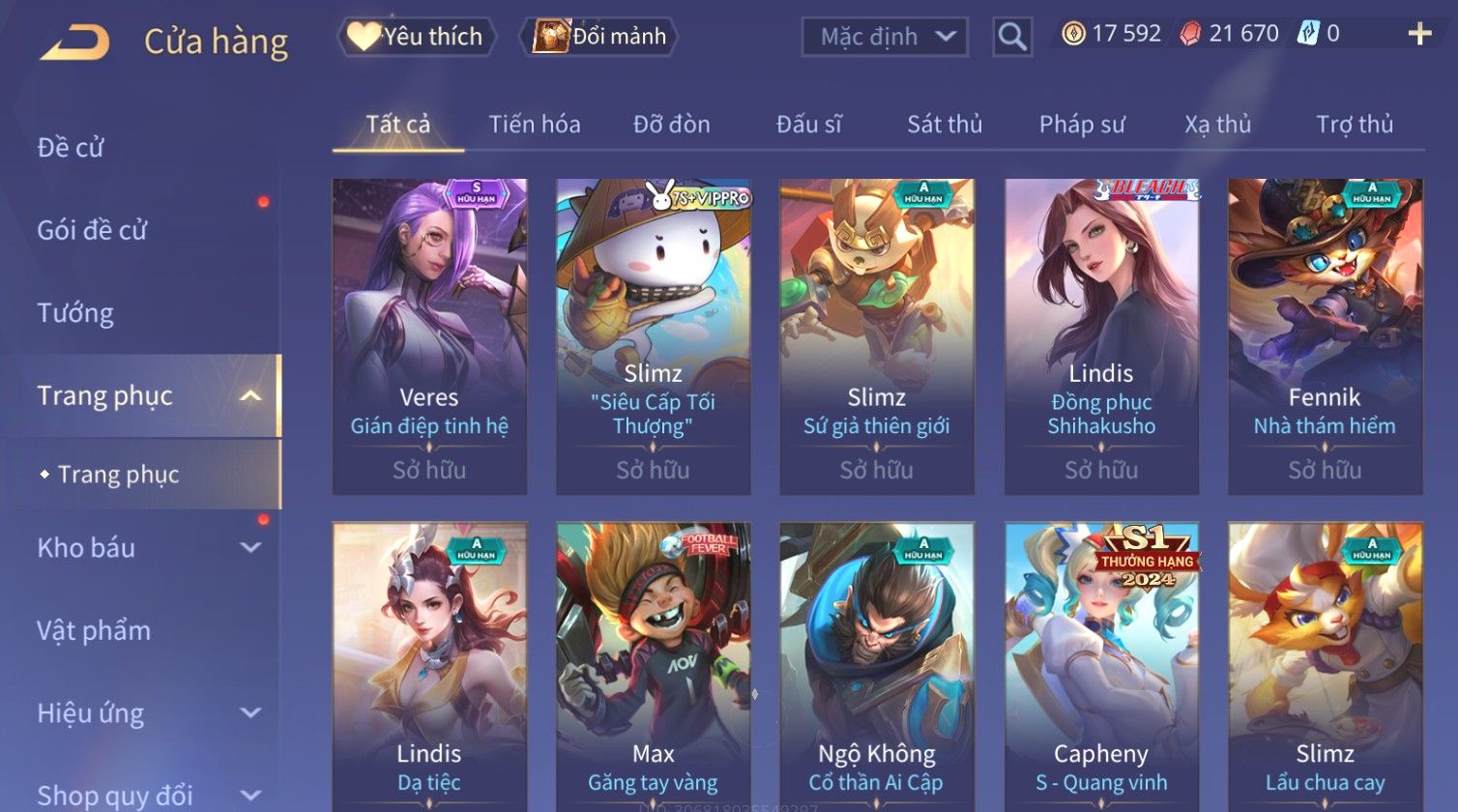Select the Trợ thủ tab
This screenshot has width=1458, height=812.
[1354, 125]
